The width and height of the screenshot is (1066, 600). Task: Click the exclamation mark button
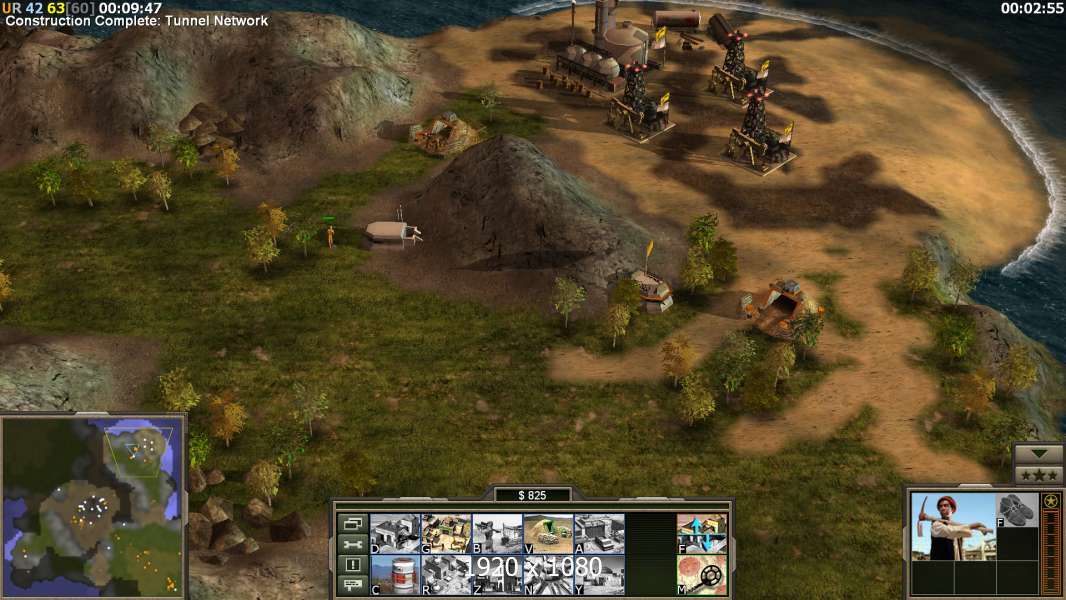coord(352,565)
